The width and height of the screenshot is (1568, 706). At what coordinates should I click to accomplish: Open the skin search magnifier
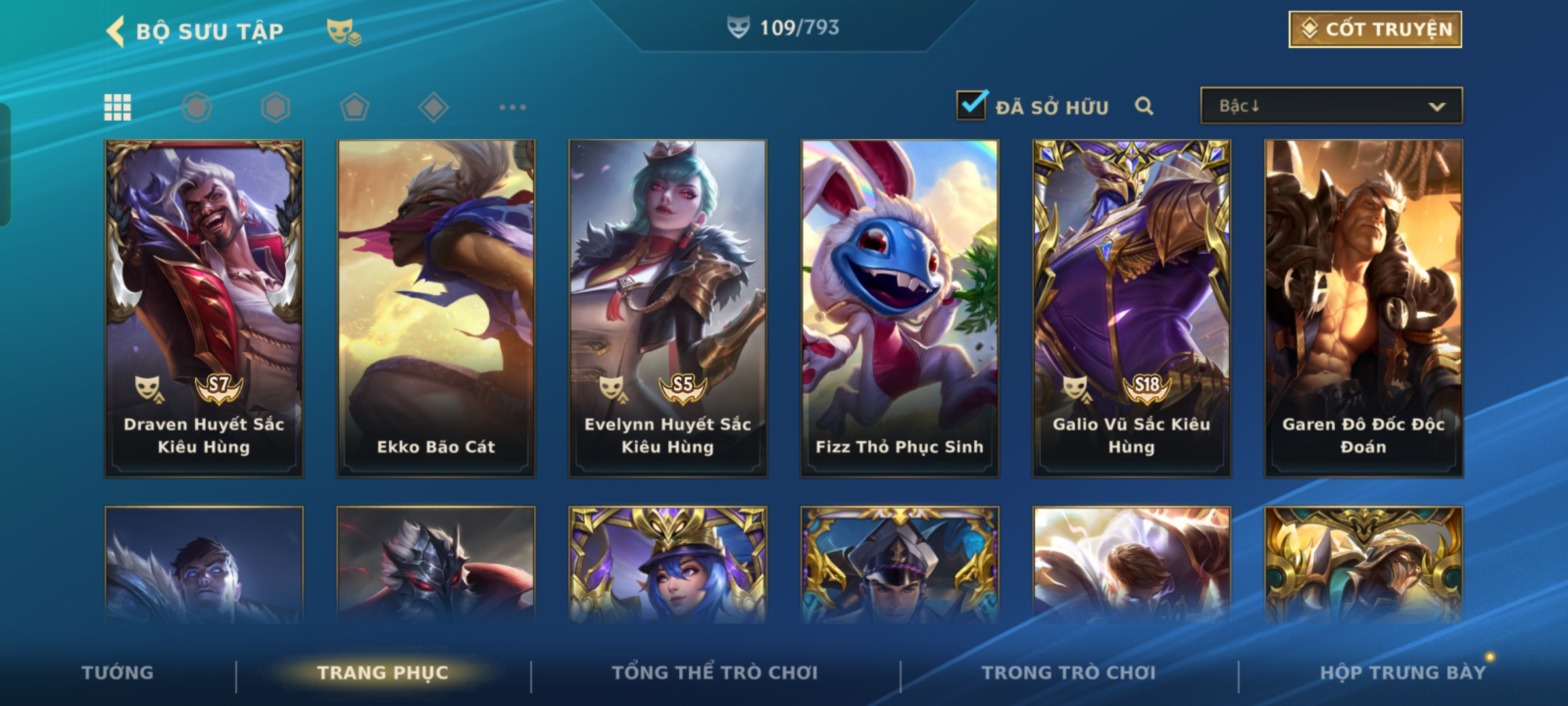(1143, 106)
